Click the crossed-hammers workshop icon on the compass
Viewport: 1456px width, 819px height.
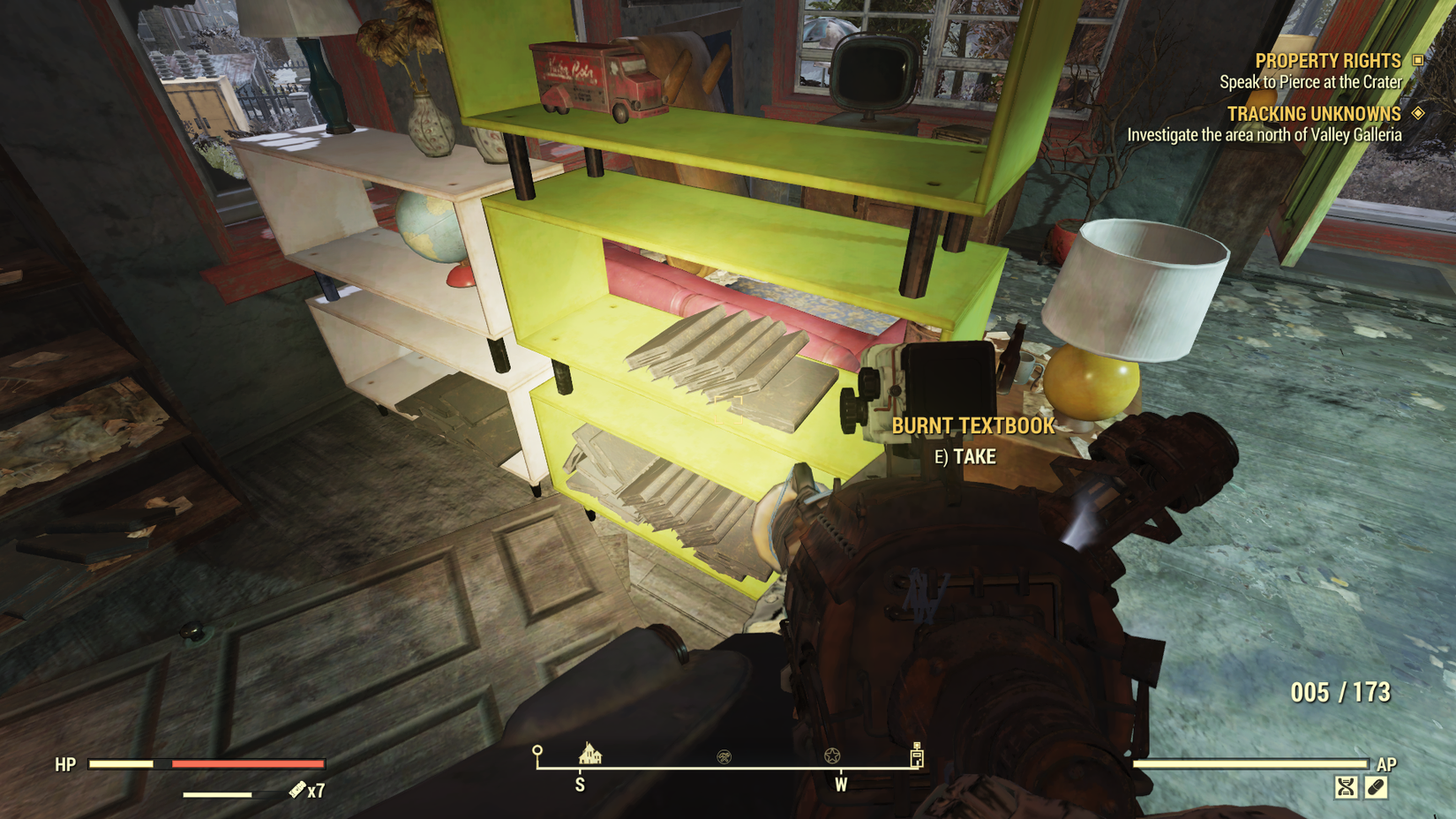[724, 755]
